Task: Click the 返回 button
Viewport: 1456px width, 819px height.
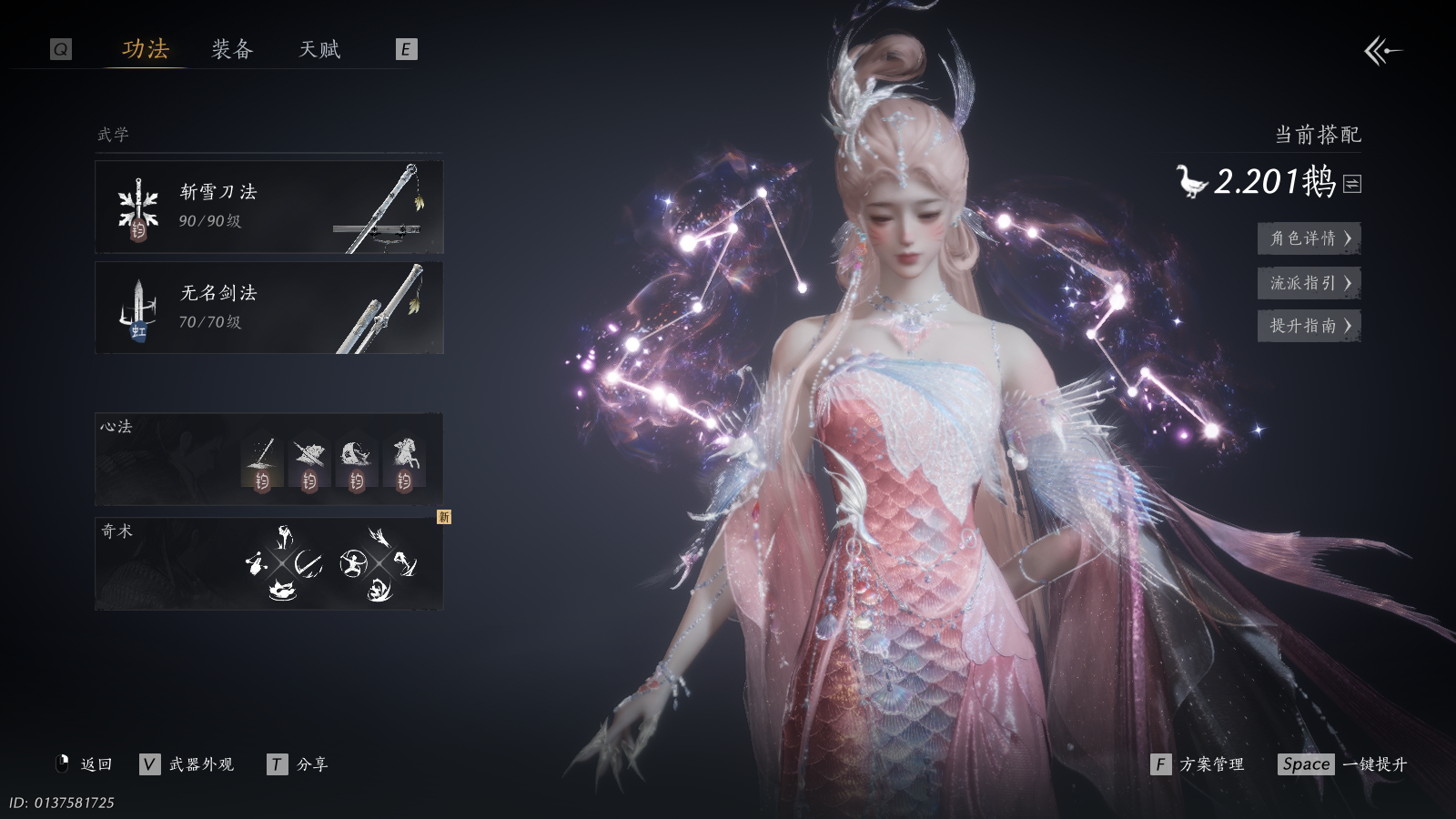Action: [85, 764]
